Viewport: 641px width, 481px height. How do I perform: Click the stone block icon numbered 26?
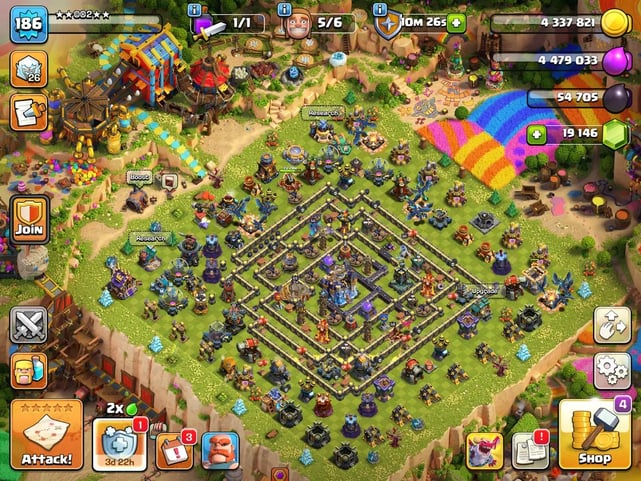(28, 68)
